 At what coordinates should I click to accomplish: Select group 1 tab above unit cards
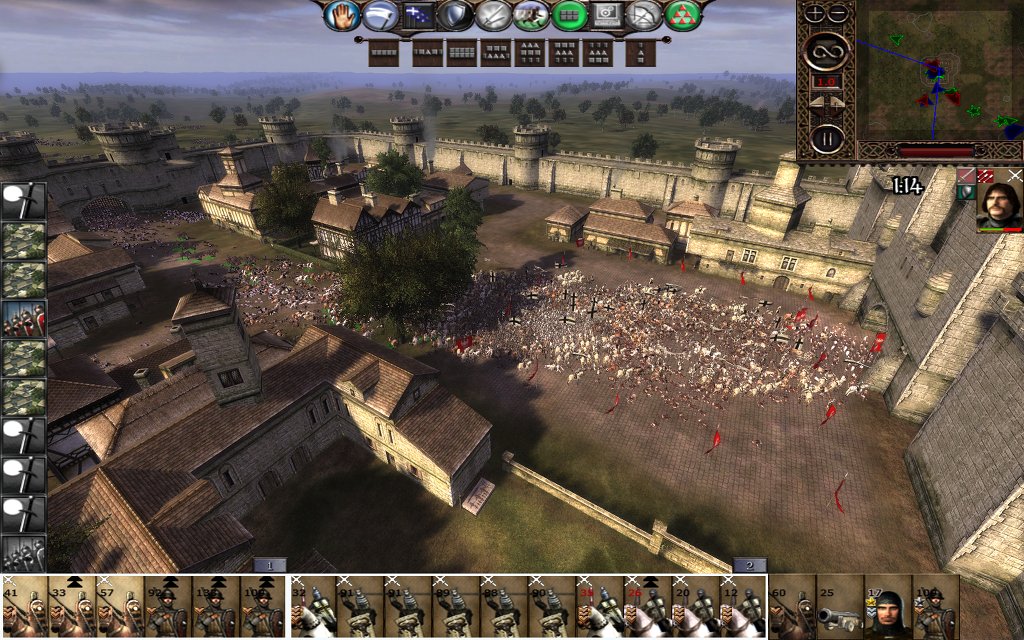[x=269, y=565]
